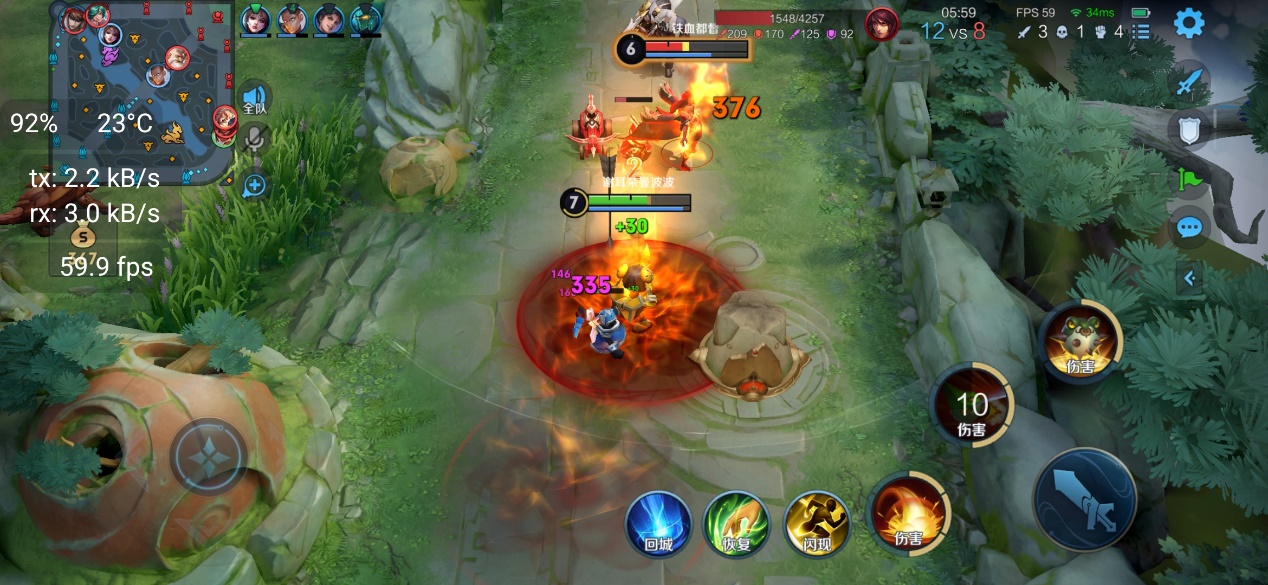Tap the skill showing cooldown 10
Image resolution: width=1268 pixels, height=585 pixels.
[x=971, y=406]
